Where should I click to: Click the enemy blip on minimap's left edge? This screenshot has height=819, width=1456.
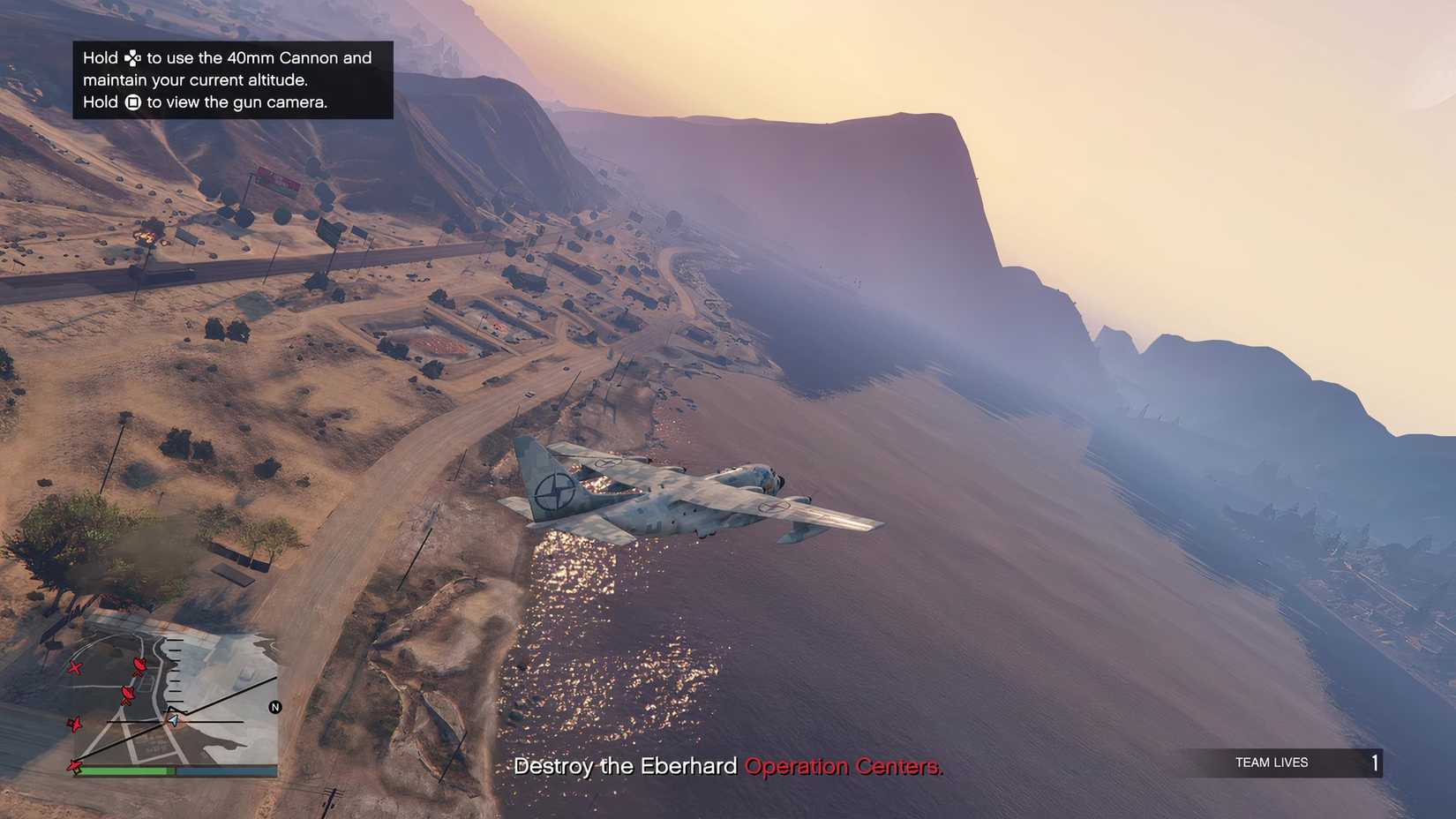tap(75, 725)
